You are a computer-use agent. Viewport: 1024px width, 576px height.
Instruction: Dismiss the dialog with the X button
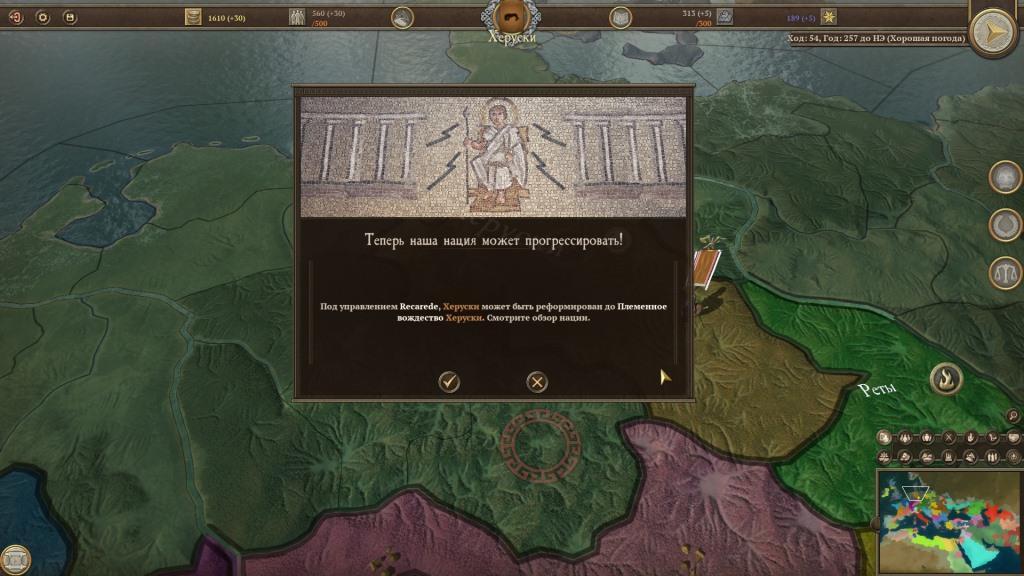537,381
